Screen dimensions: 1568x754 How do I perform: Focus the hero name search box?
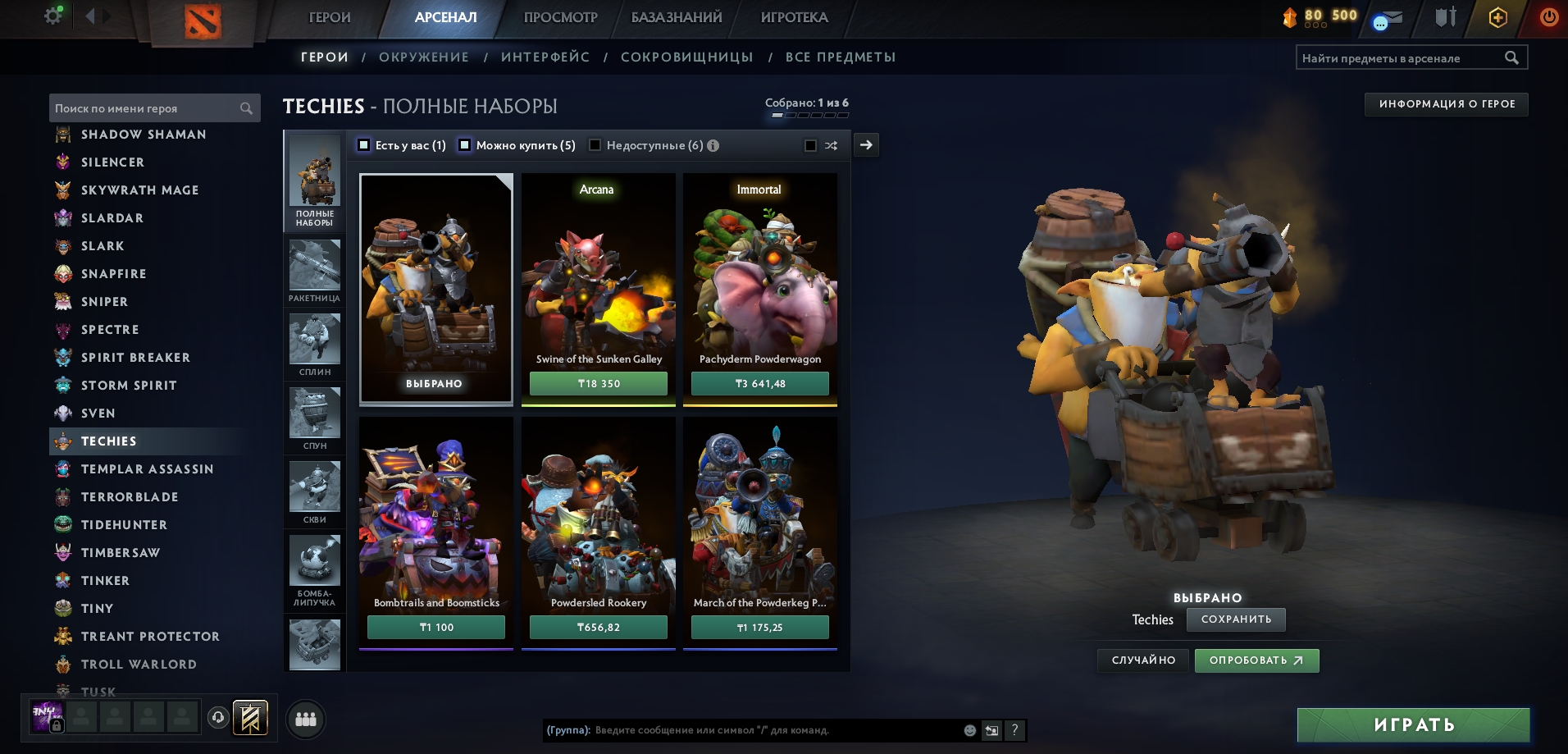tap(146, 108)
